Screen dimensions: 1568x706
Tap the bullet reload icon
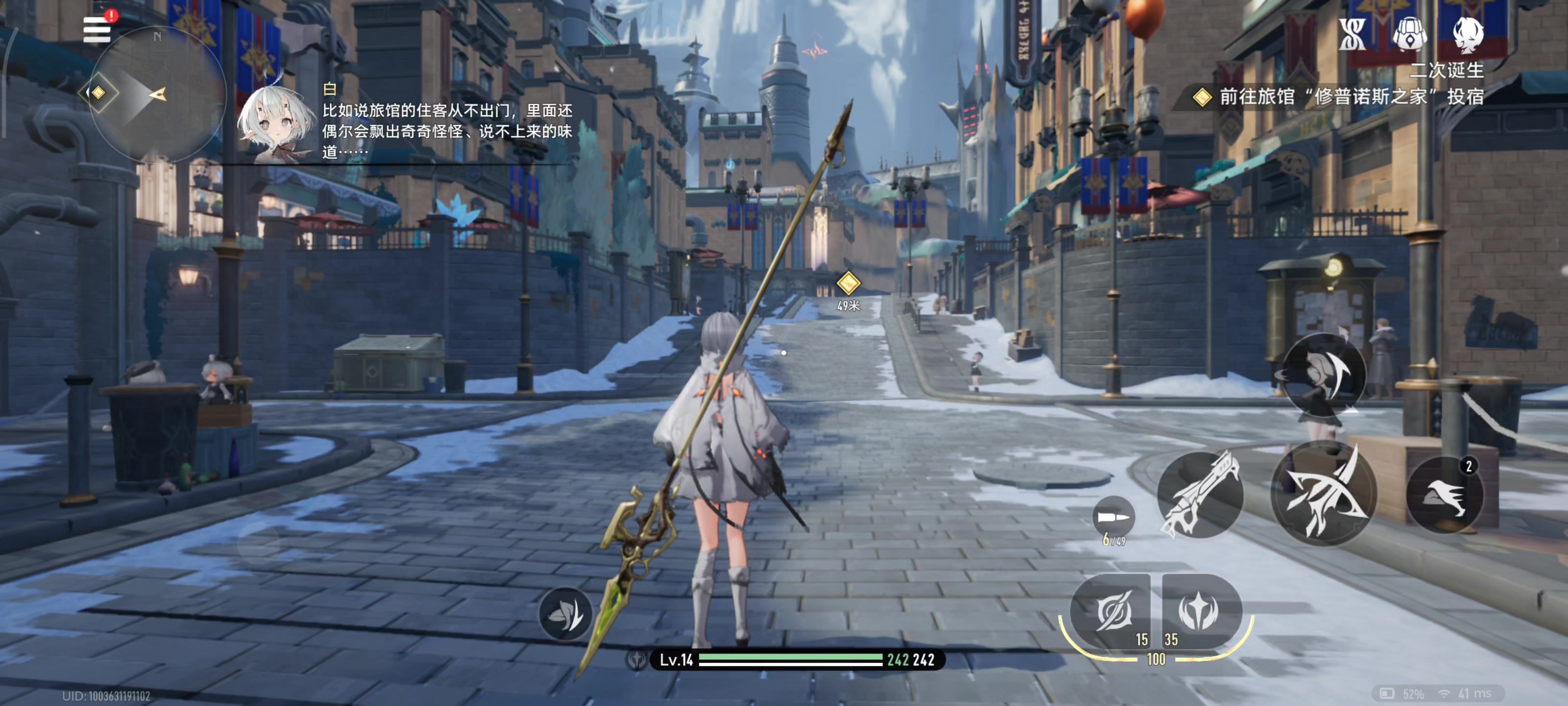click(x=1113, y=518)
